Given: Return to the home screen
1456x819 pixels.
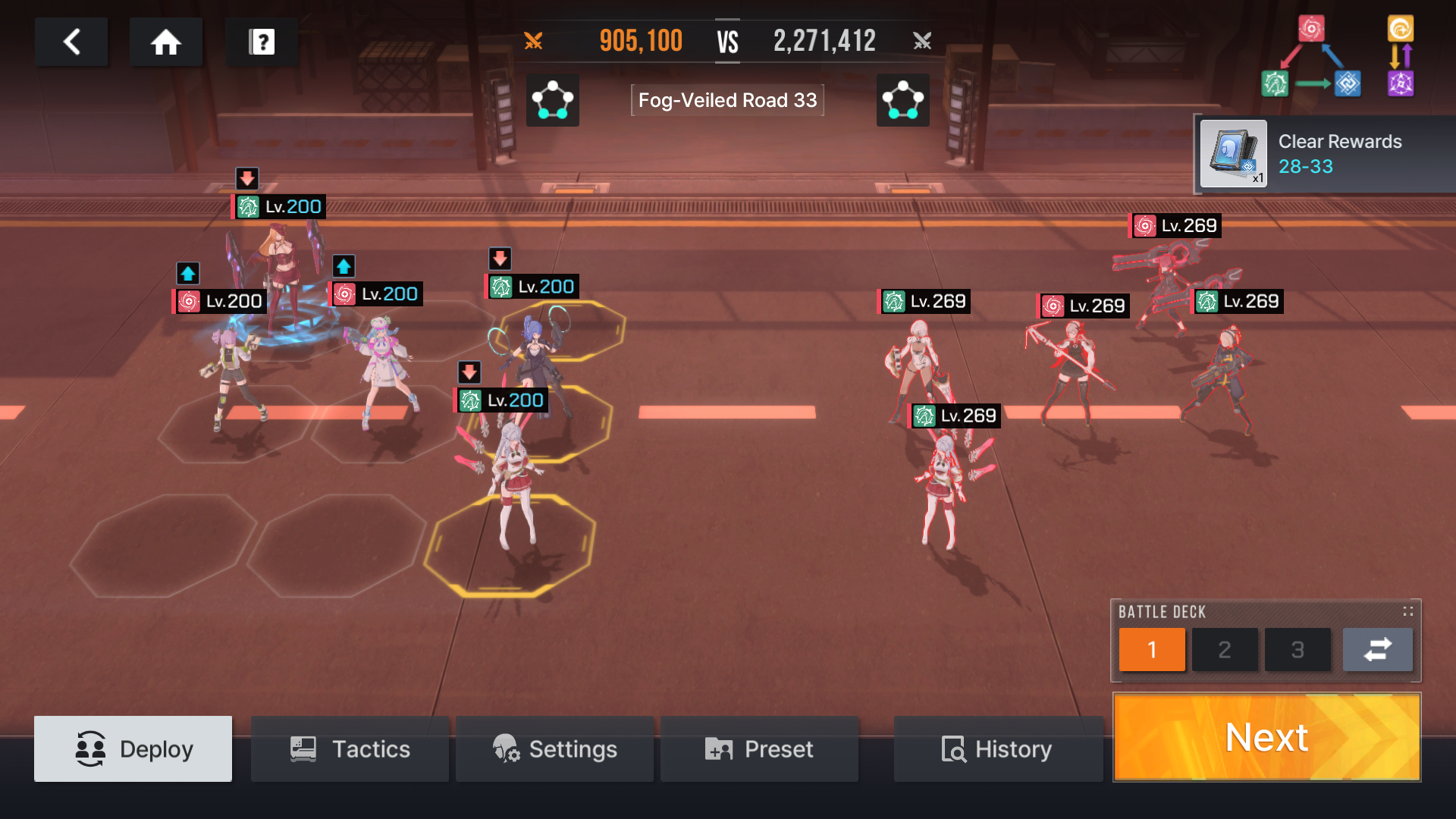Looking at the screenshot, I should click(x=165, y=42).
